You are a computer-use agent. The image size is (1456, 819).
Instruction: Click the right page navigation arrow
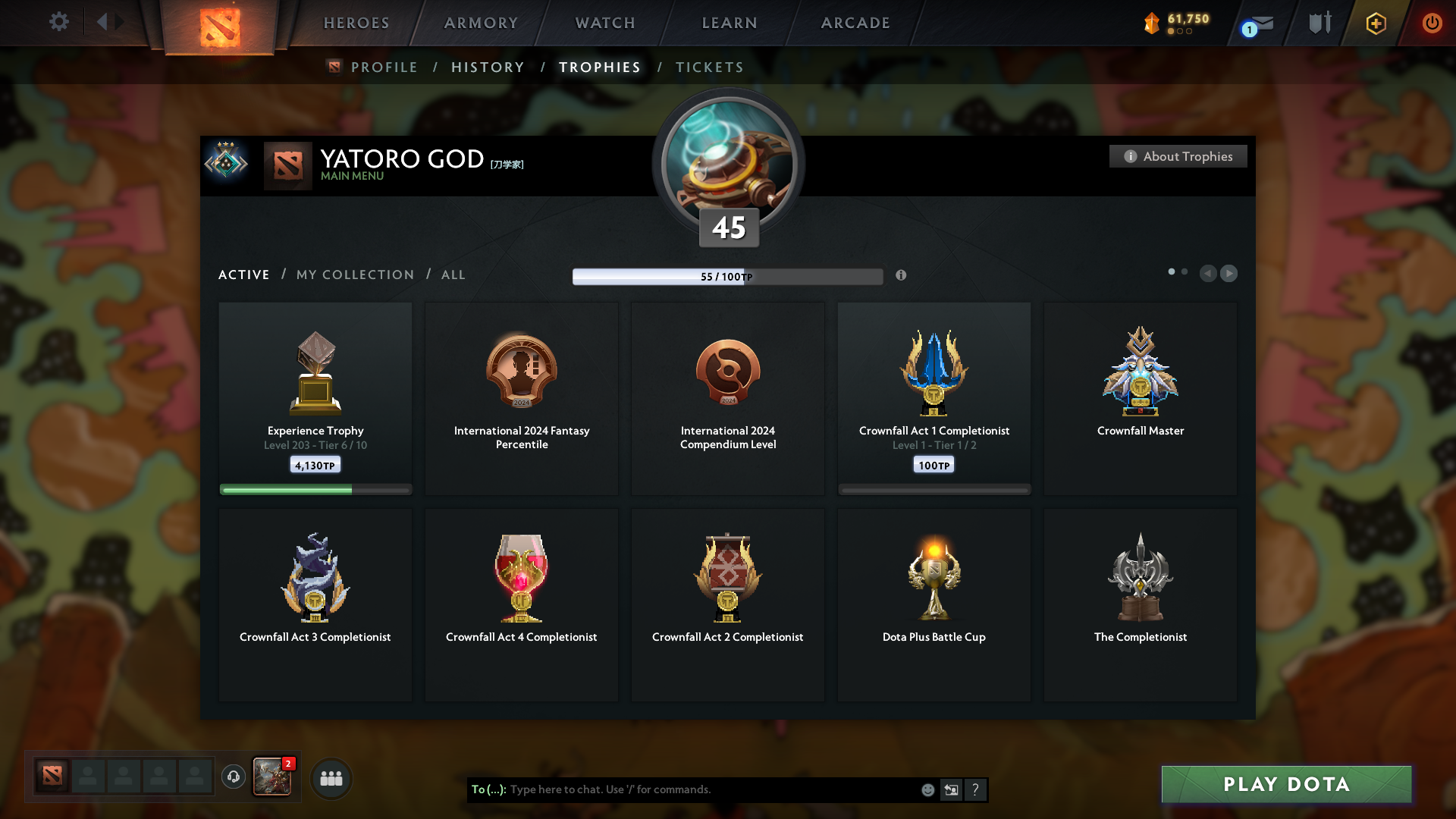coord(1229,274)
